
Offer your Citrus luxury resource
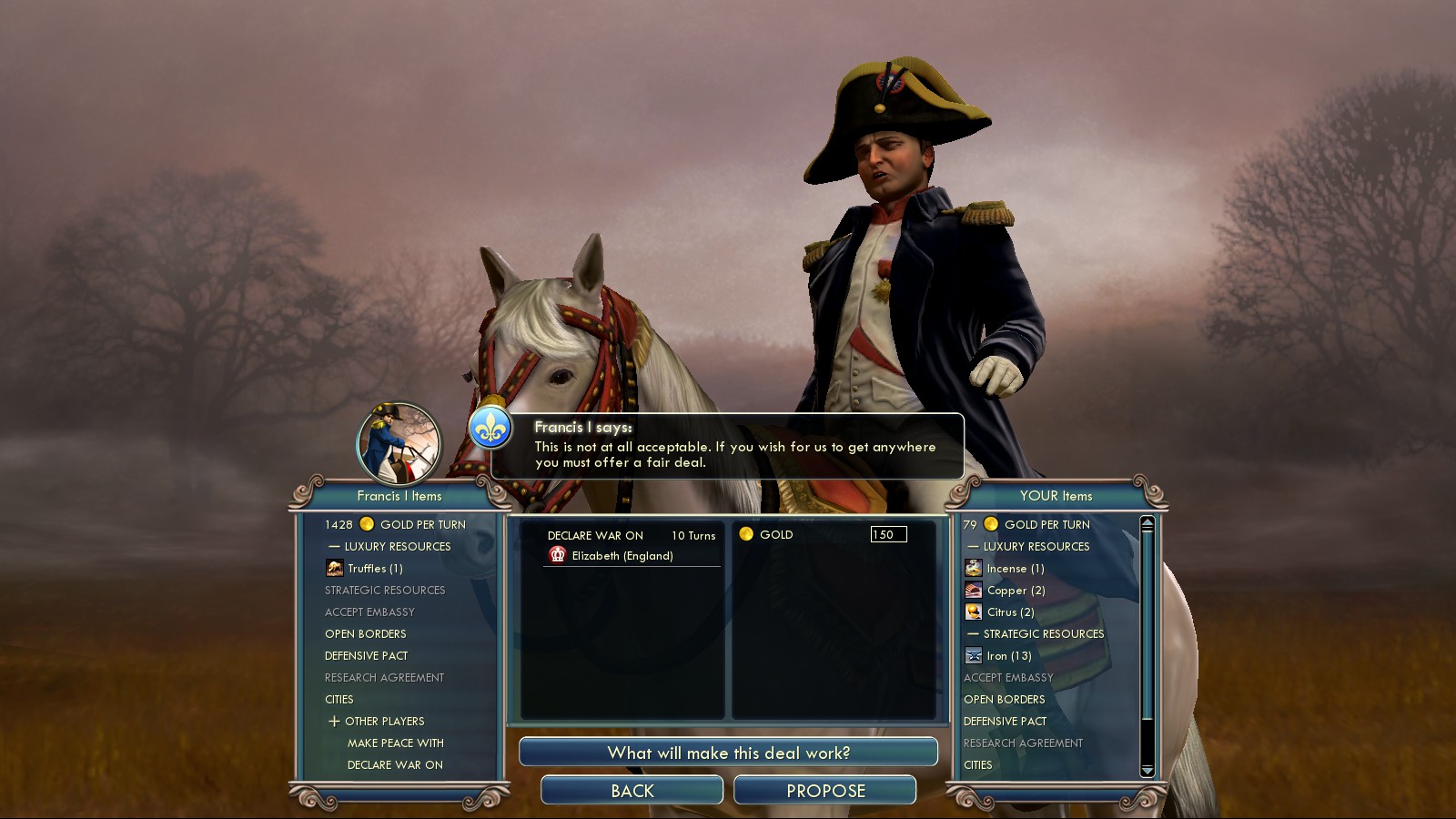coord(1010,612)
